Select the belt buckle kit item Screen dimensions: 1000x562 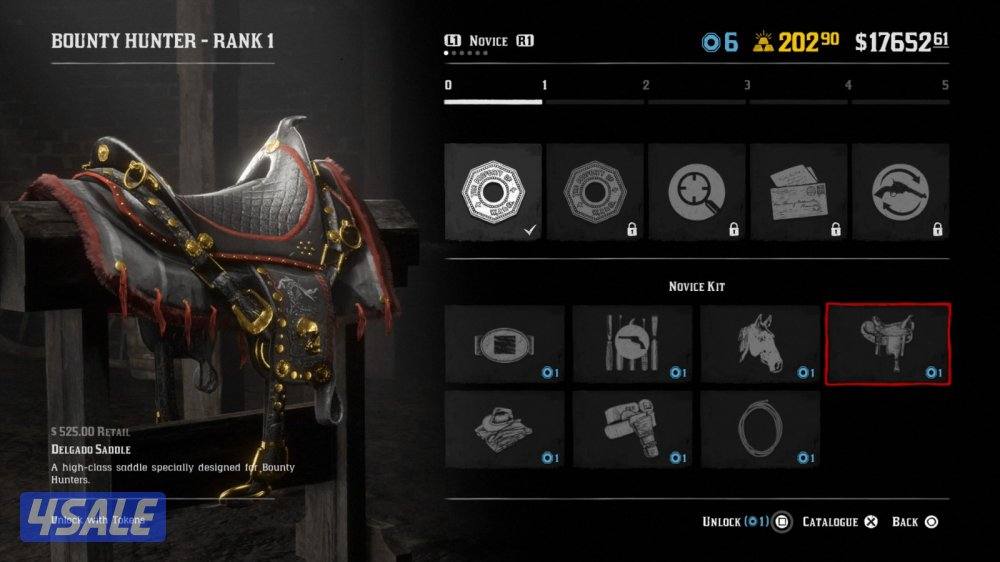(x=504, y=345)
